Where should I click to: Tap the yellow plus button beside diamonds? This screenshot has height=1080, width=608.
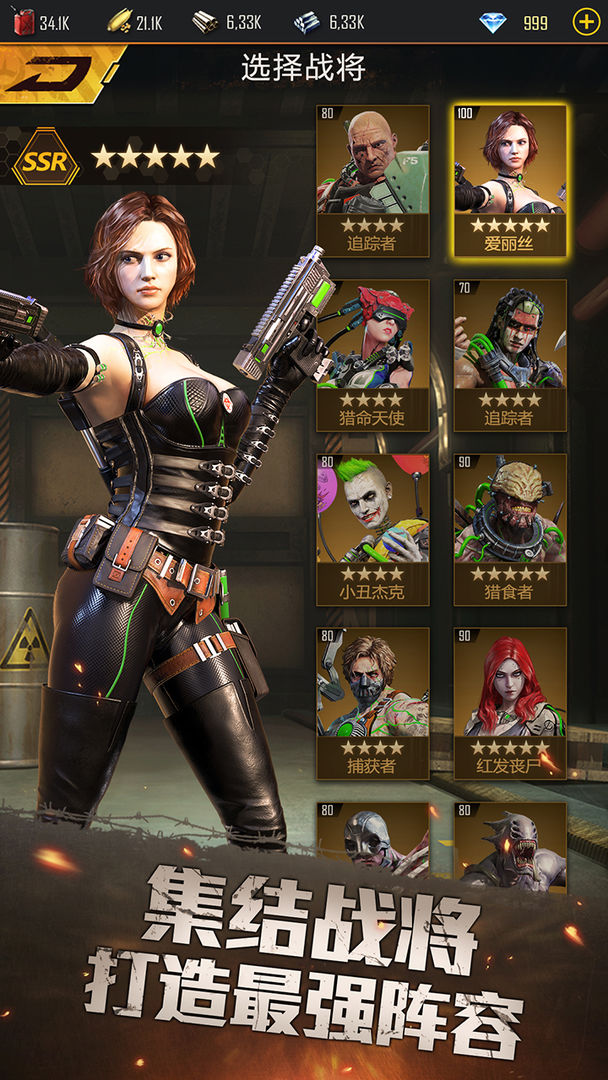pos(586,22)
